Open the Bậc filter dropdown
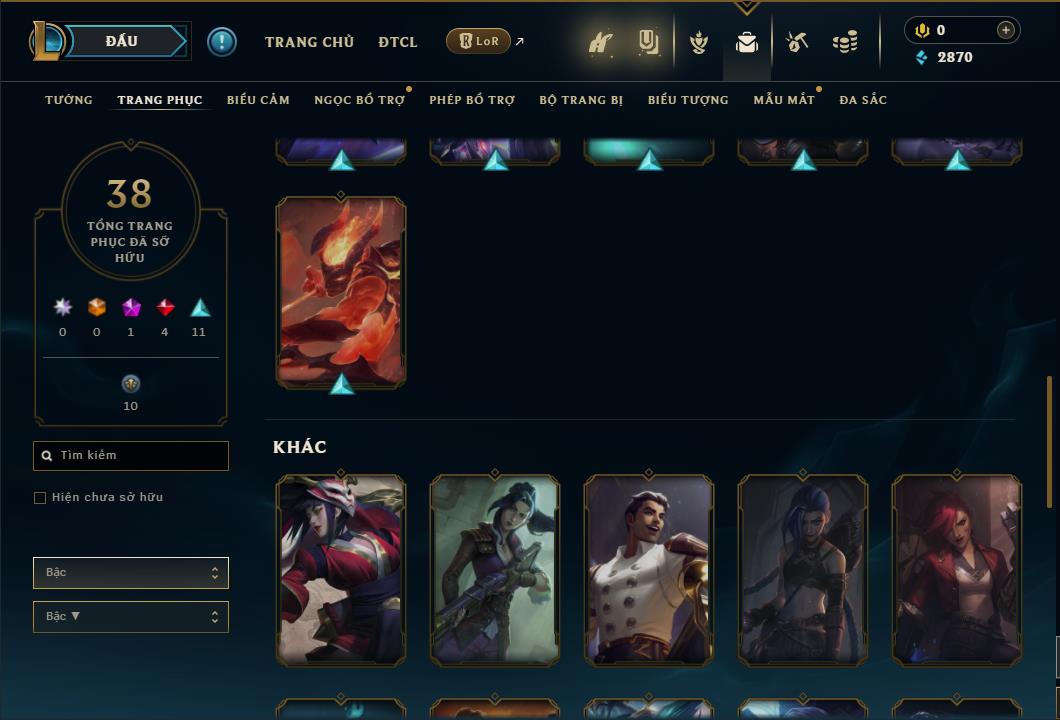Image resolution: width=1060 pixels, height=720 pixels. (x=131, y=573)
